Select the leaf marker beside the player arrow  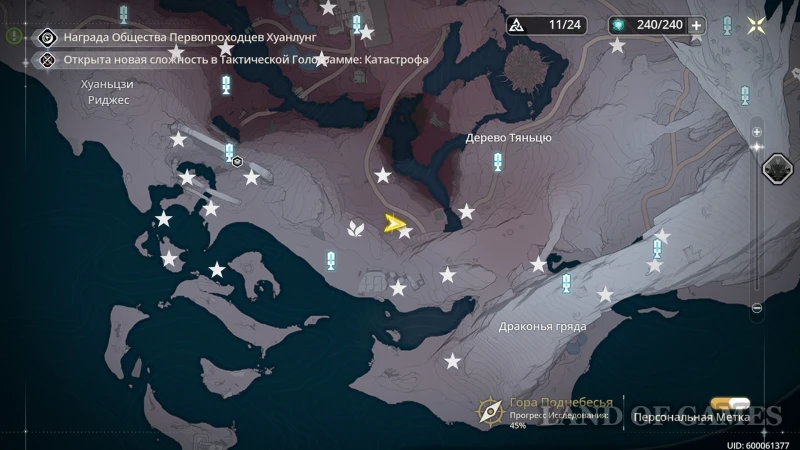(354, 228)
